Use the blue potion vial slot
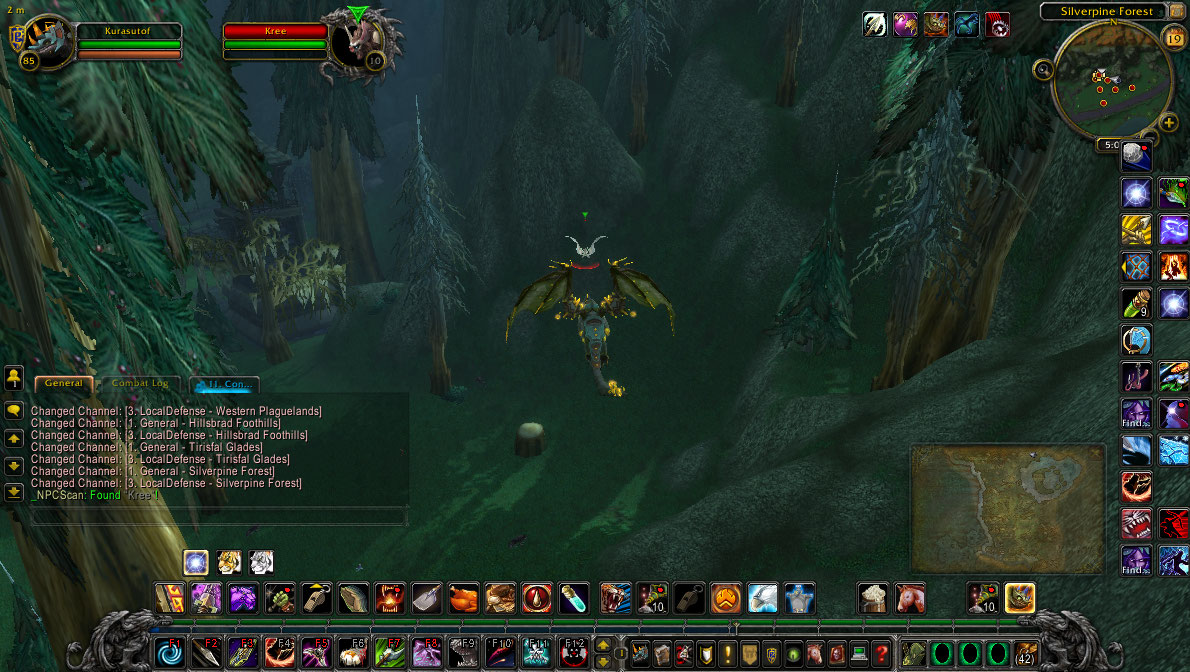The height and width of the screenshot is (672, 1190). pyautogui.click(x=573, y=598)
